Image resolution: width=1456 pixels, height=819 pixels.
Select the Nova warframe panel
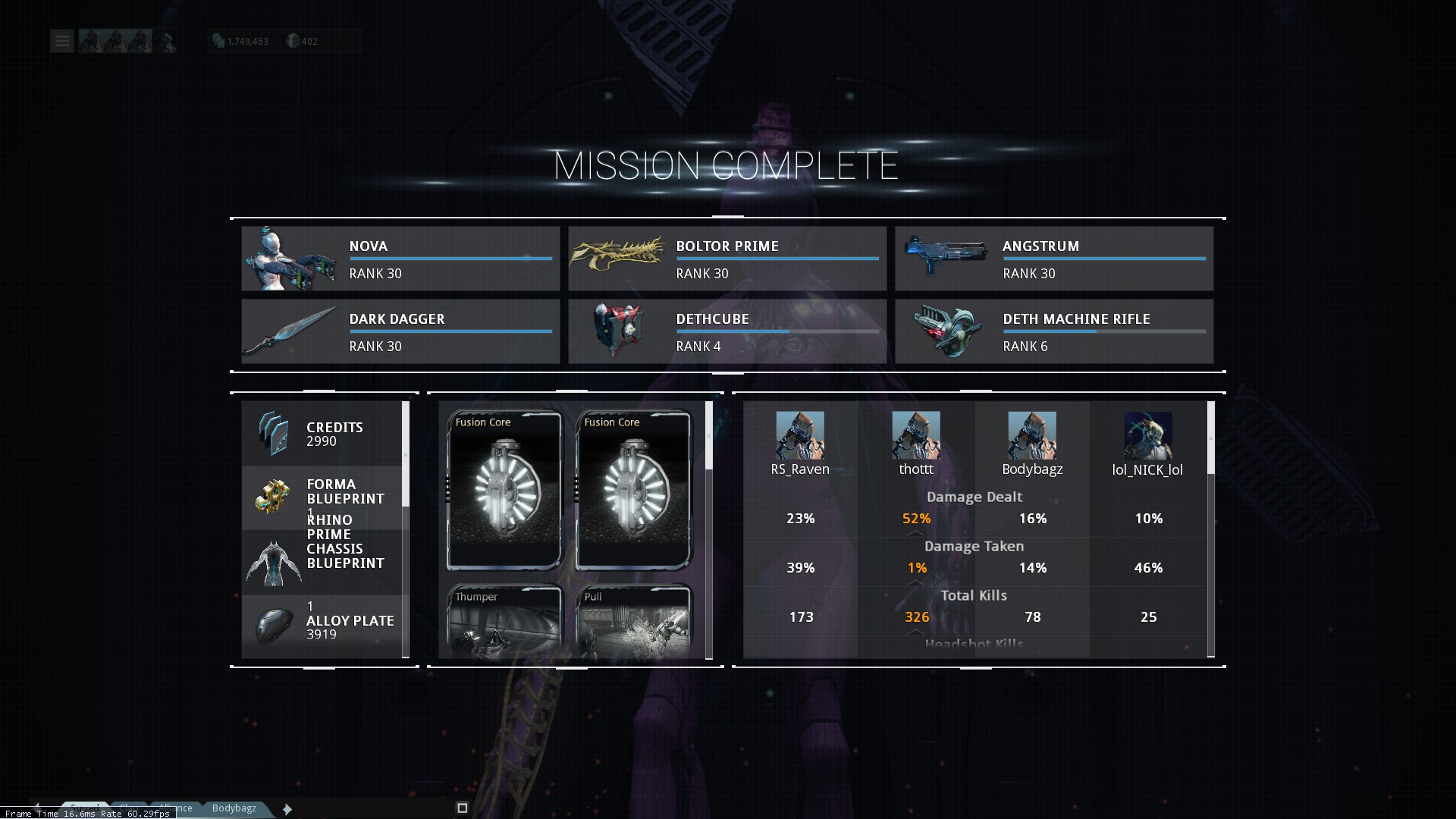400,259
